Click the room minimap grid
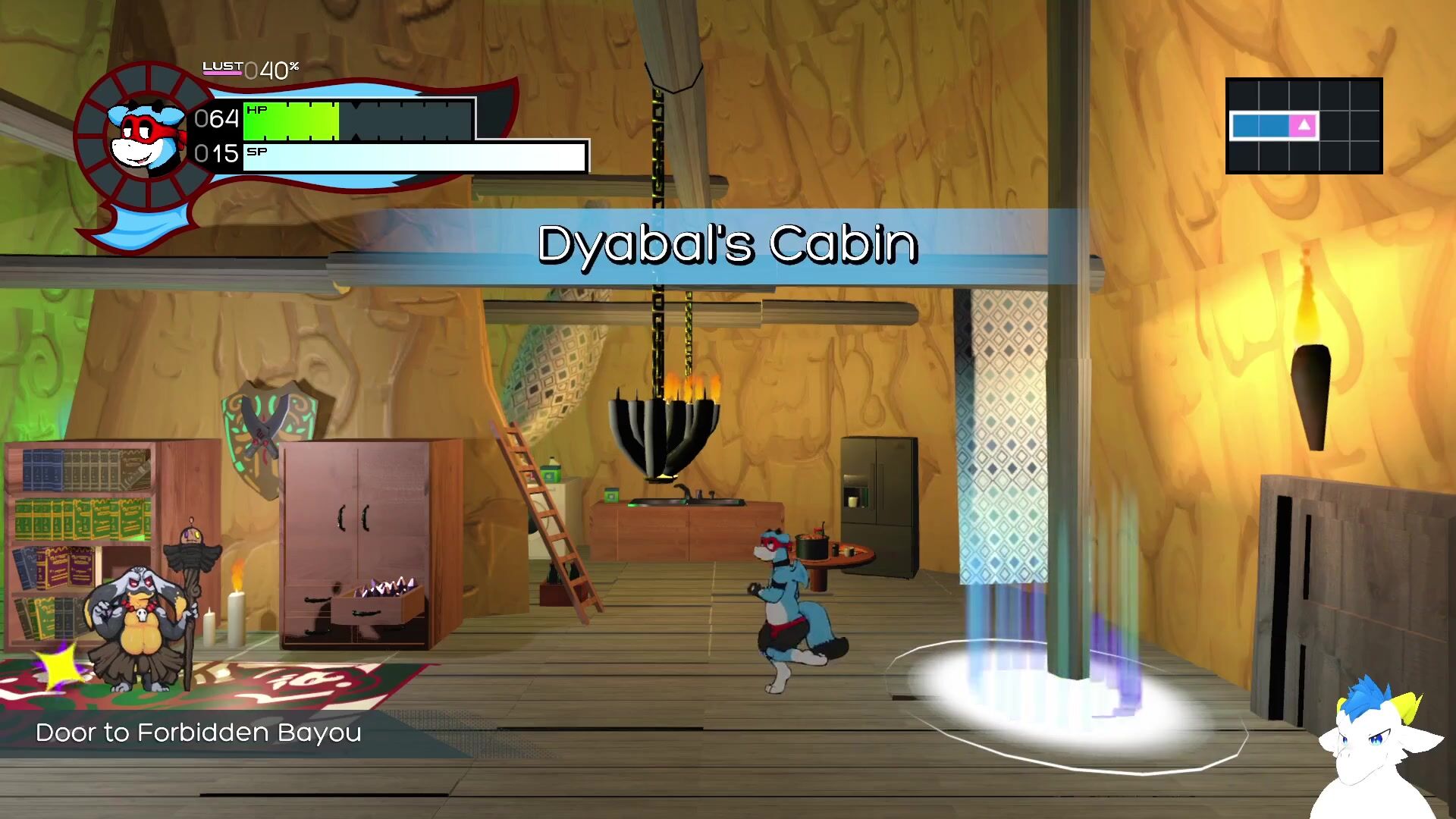The height and width of the screenshot is (819, 1456). pos(1304,126)
